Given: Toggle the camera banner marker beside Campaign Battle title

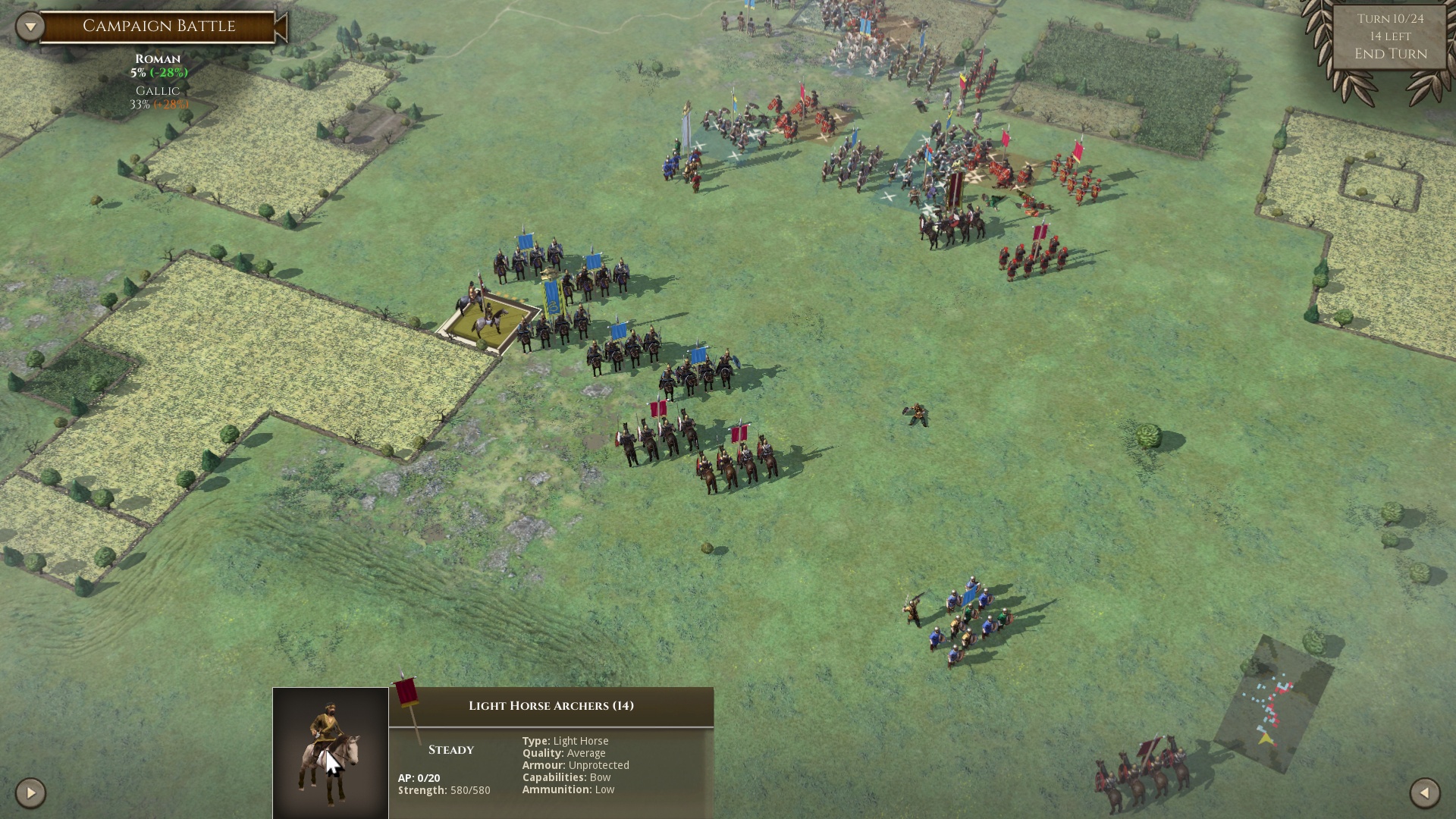Looking at the screenshot, I should click(281, 25).
